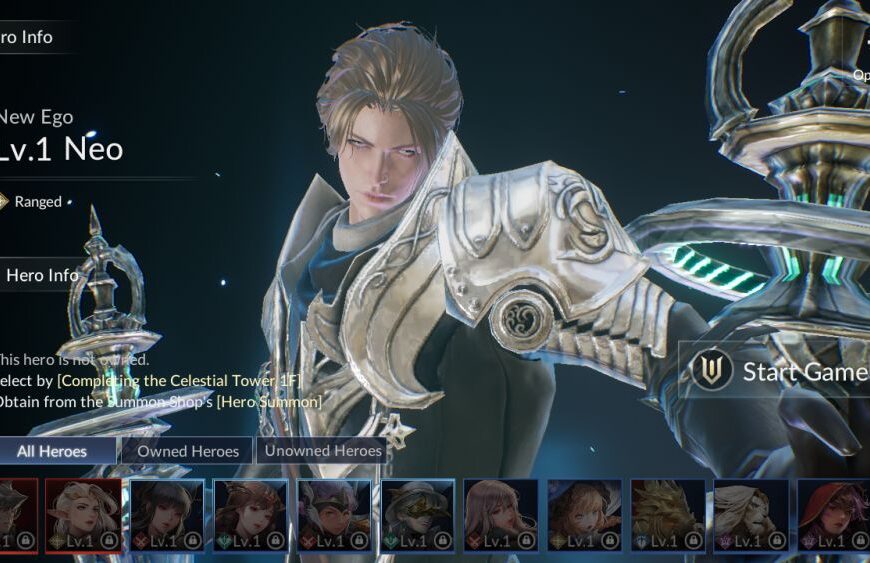Screen dimensions: 870x563
Task: Pick the golden beast hero portrait
Action: [667, 515]
